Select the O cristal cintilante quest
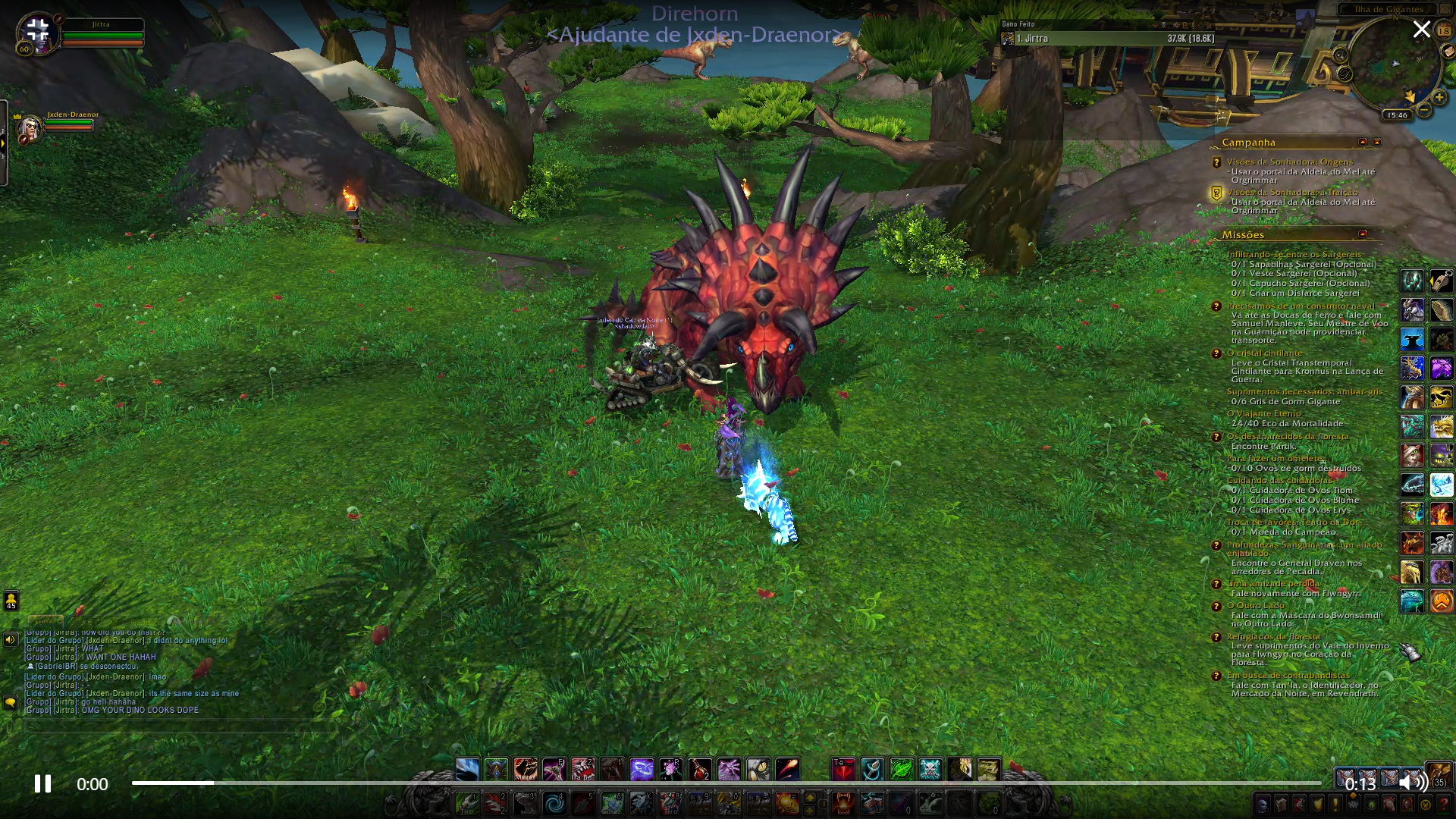Screen dimensions: 1456x819 point(1264,353)
